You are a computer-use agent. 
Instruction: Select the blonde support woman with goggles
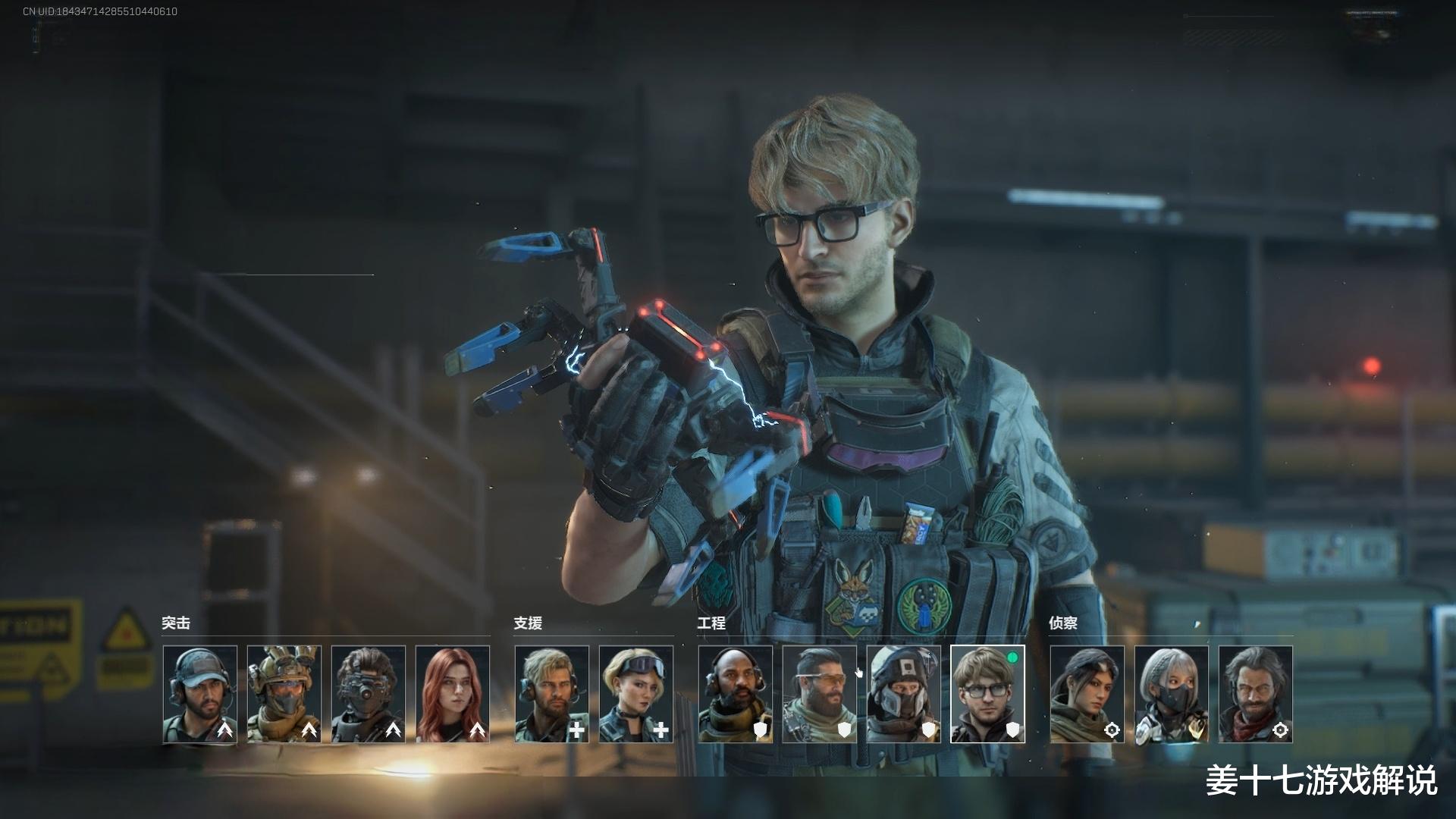[636, 694]
